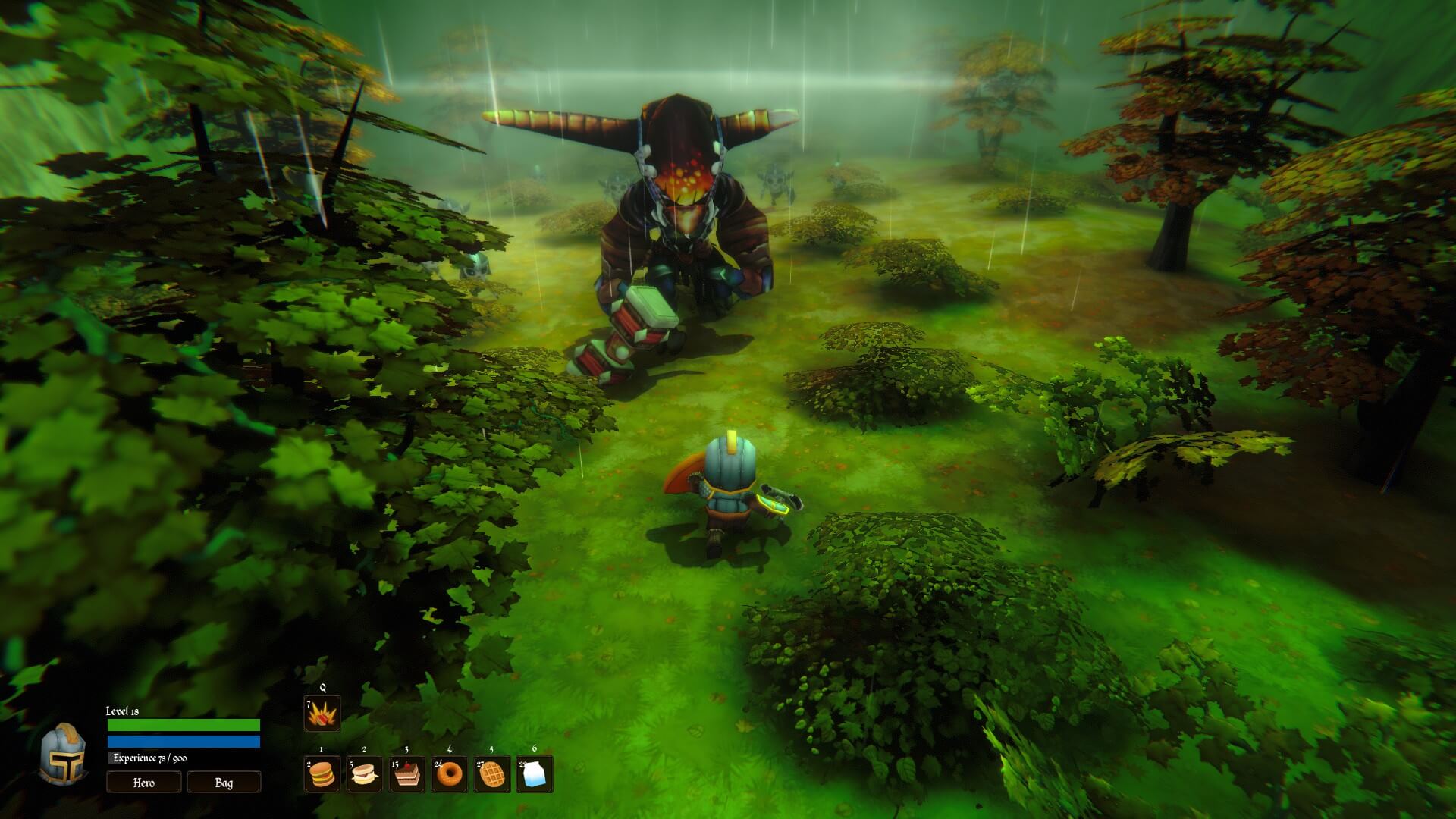
Task: Select the milk carton slot
Action: (535, 774)
